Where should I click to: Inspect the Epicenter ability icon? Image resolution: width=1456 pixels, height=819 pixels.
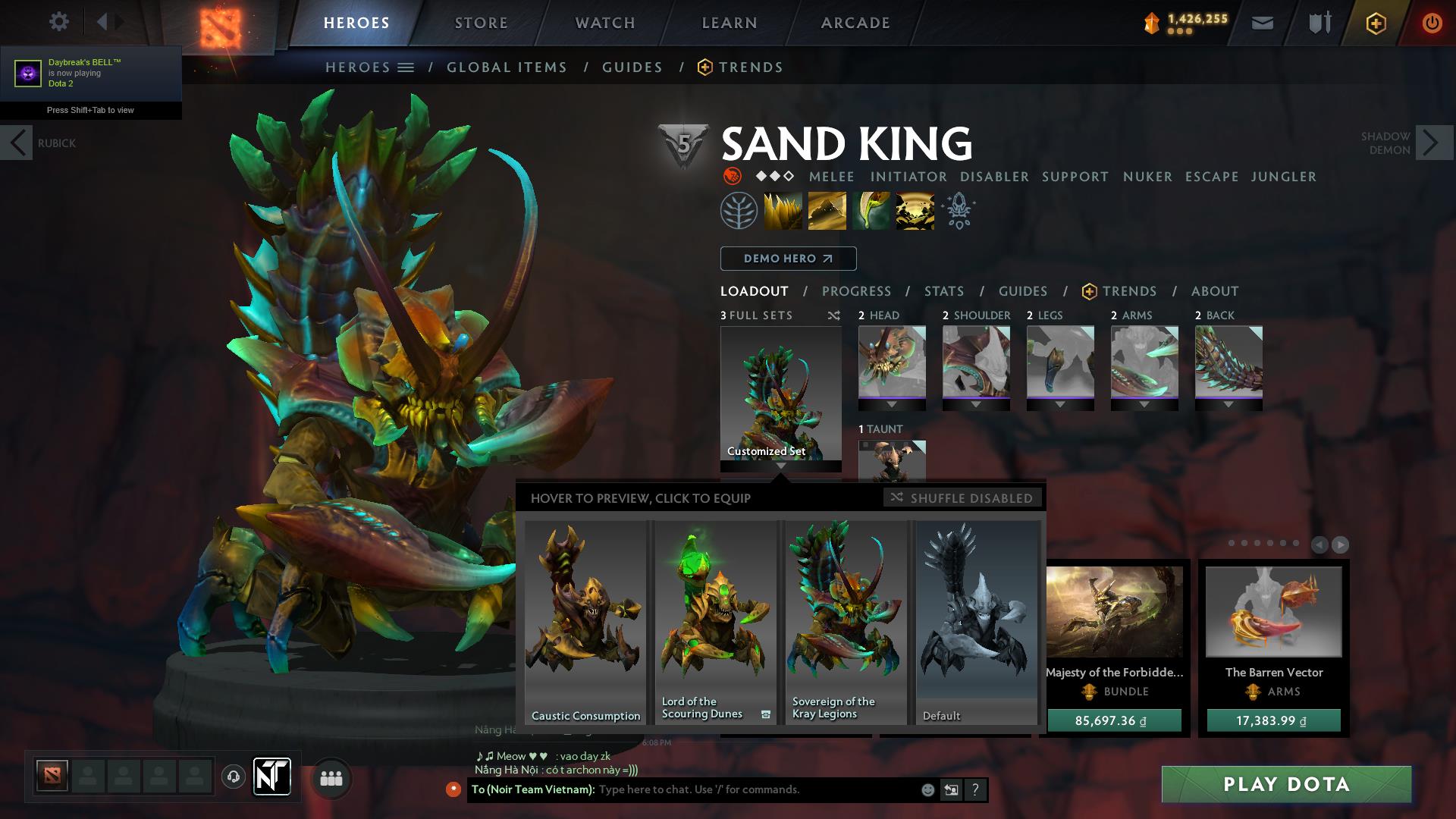pyautogui.click(x=914, y=210)
